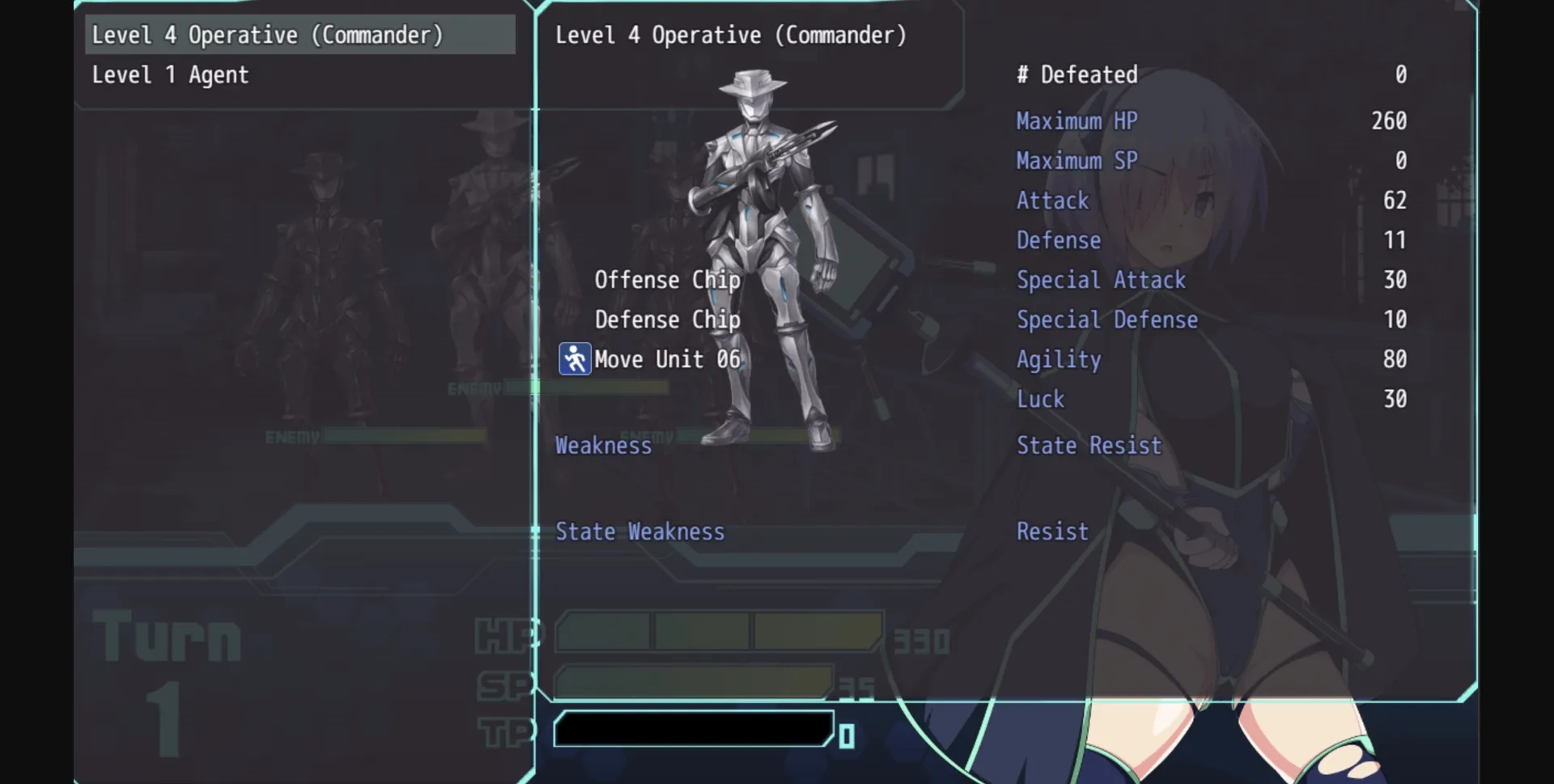This screenshot has width=1554, height=784.
Task: Select the Offense Chip entry
Action: [667, 280]
